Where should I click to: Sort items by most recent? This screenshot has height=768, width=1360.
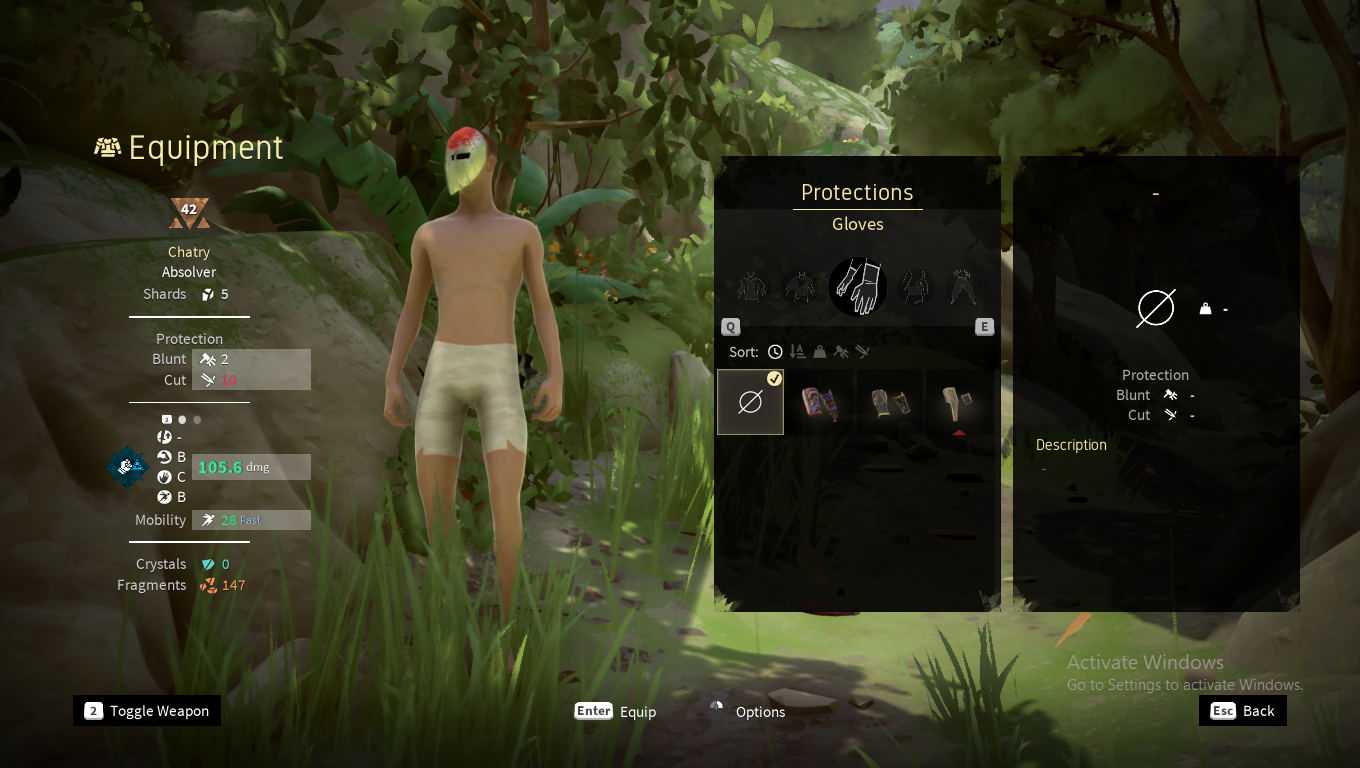775,352
